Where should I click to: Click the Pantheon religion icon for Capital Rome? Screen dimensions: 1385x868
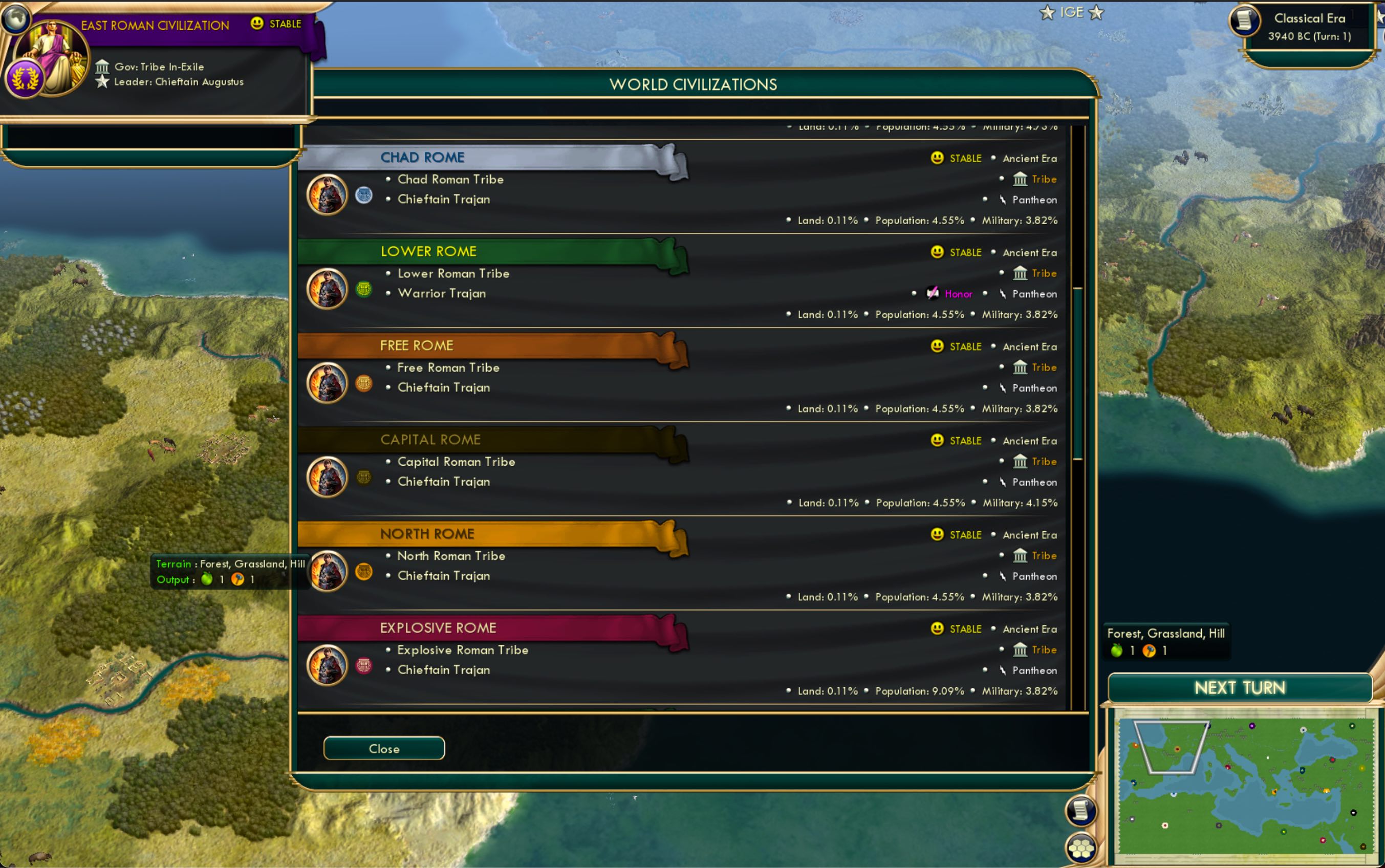tap(1003, 482)
